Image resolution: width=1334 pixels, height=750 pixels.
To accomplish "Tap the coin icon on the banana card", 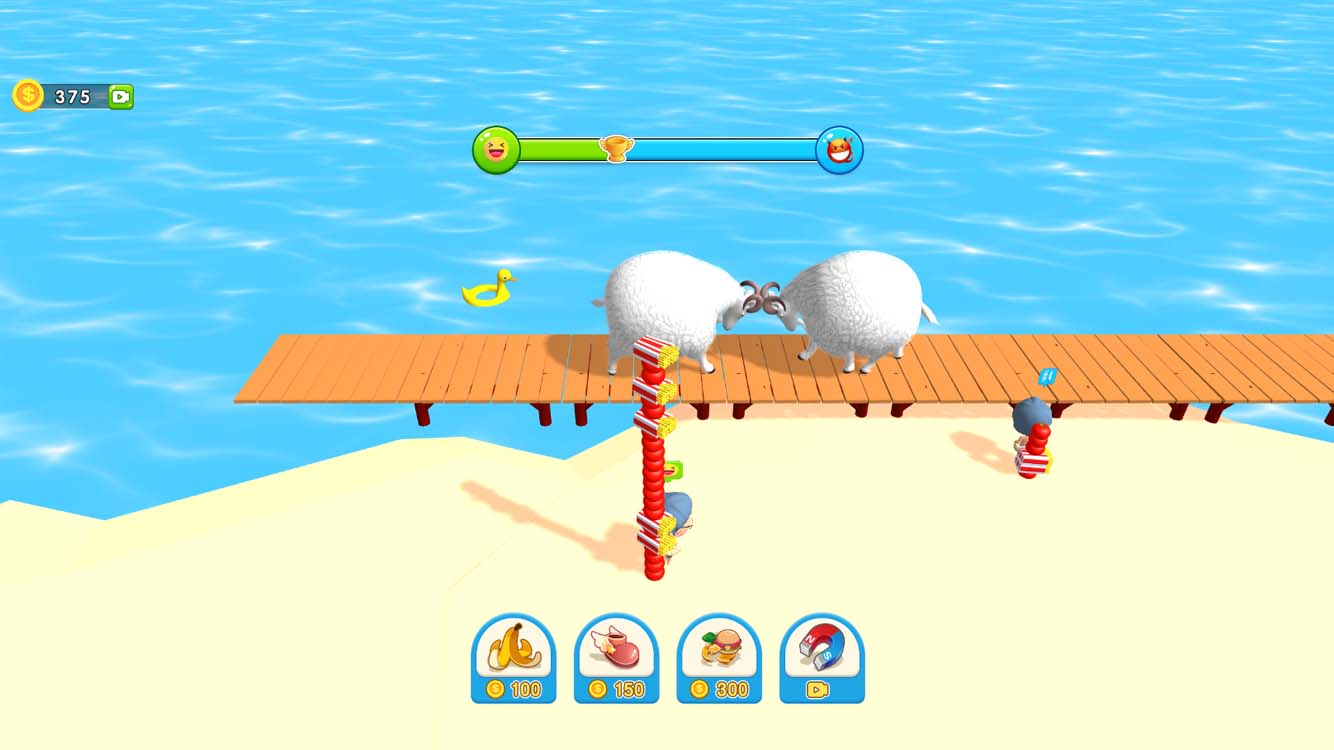I will 497,687.
